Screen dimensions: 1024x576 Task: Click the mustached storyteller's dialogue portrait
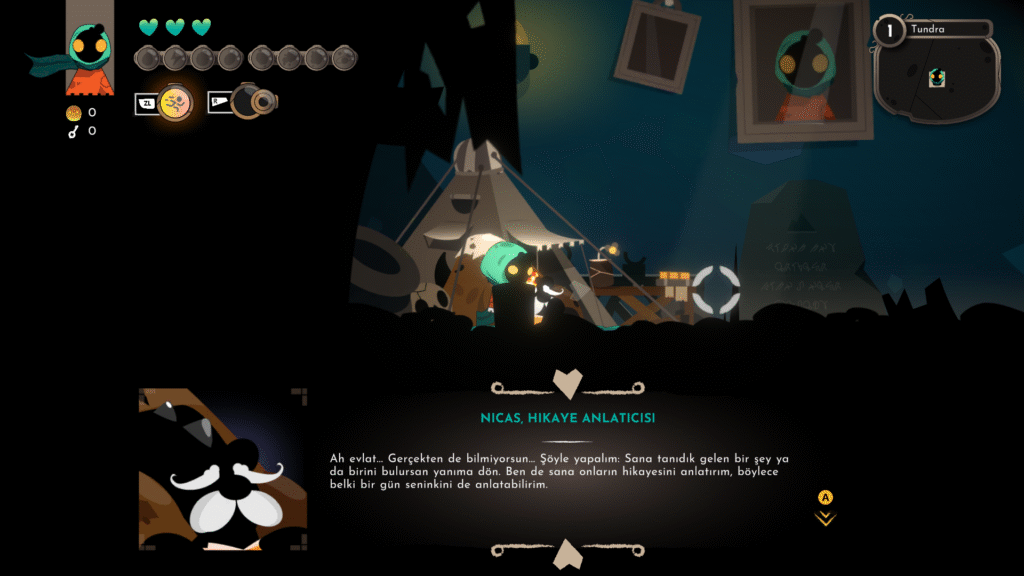[x=223, y=469]
